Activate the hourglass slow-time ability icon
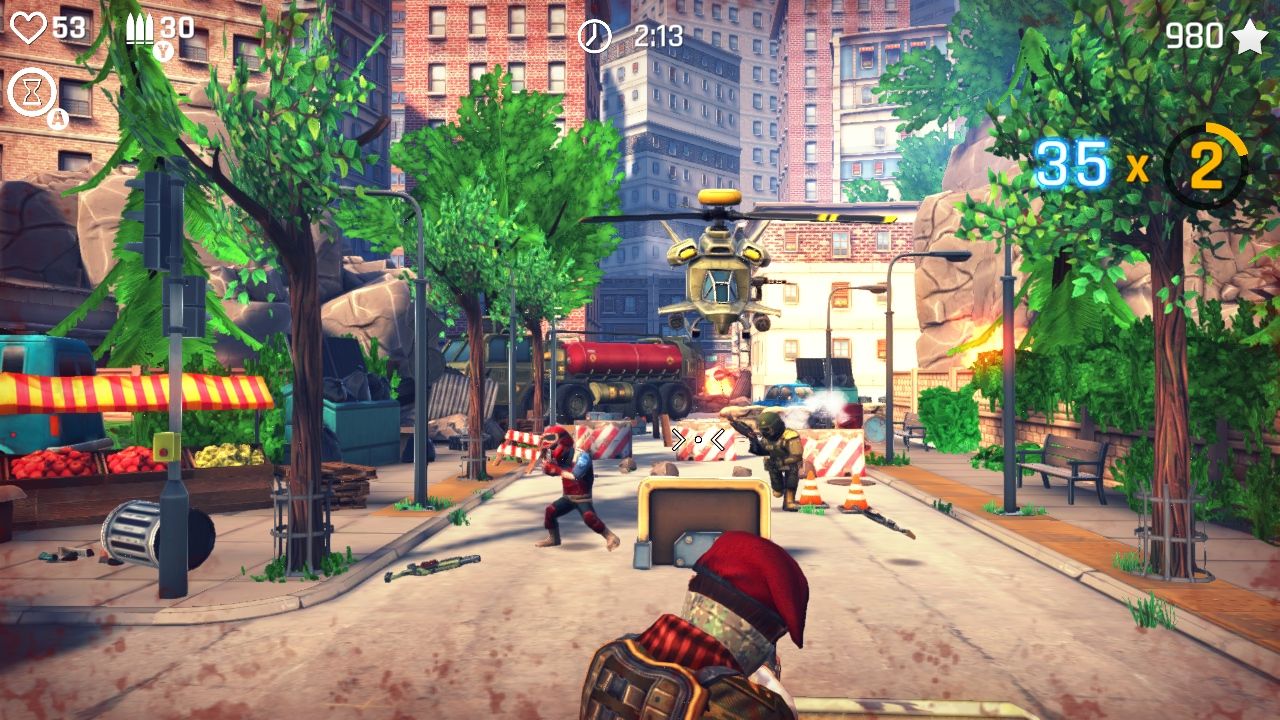The height and width of the screenshot is (720, 1280). coord(33,90)
